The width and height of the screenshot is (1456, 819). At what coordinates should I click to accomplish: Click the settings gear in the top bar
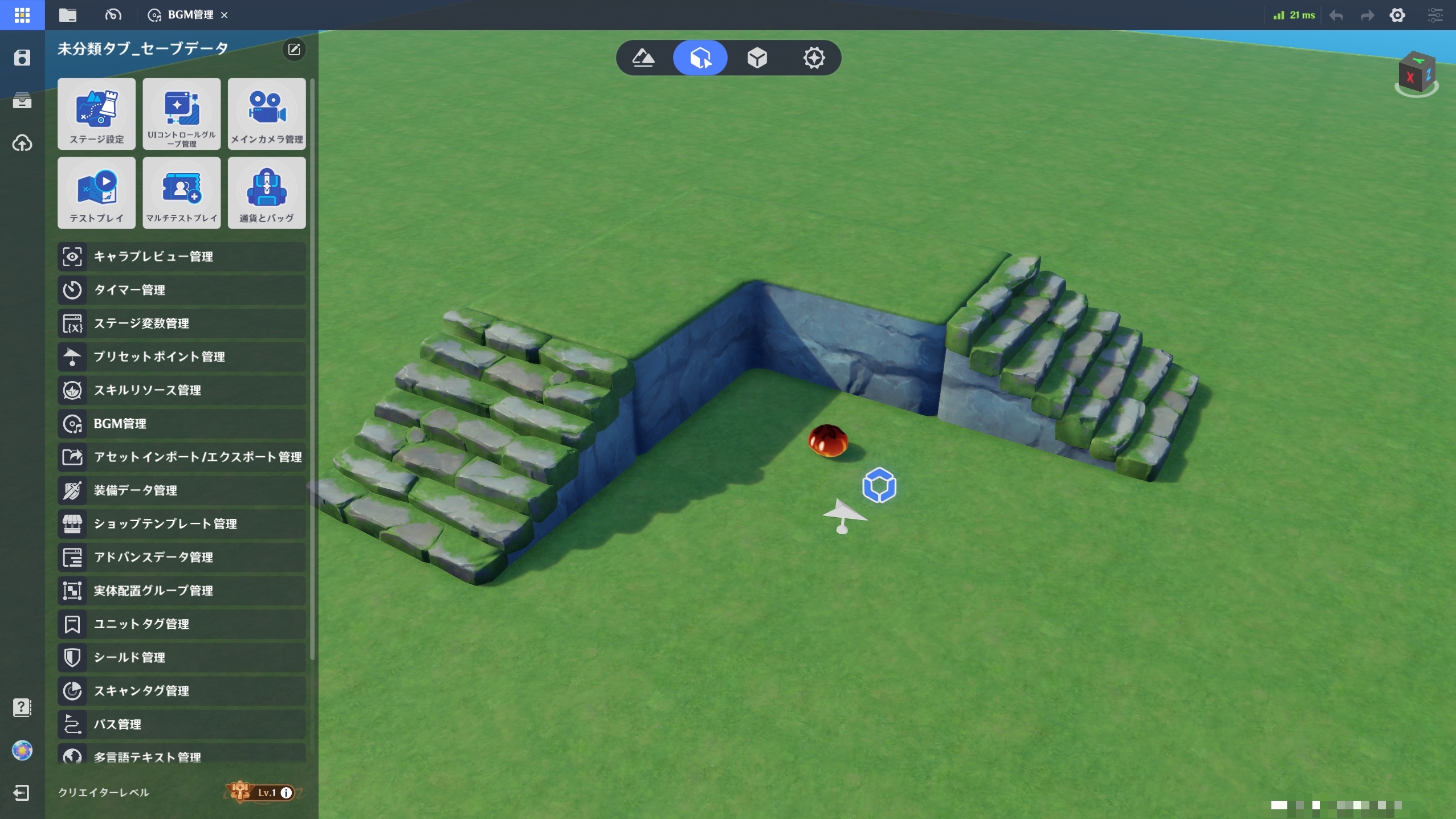[1397, 15]
